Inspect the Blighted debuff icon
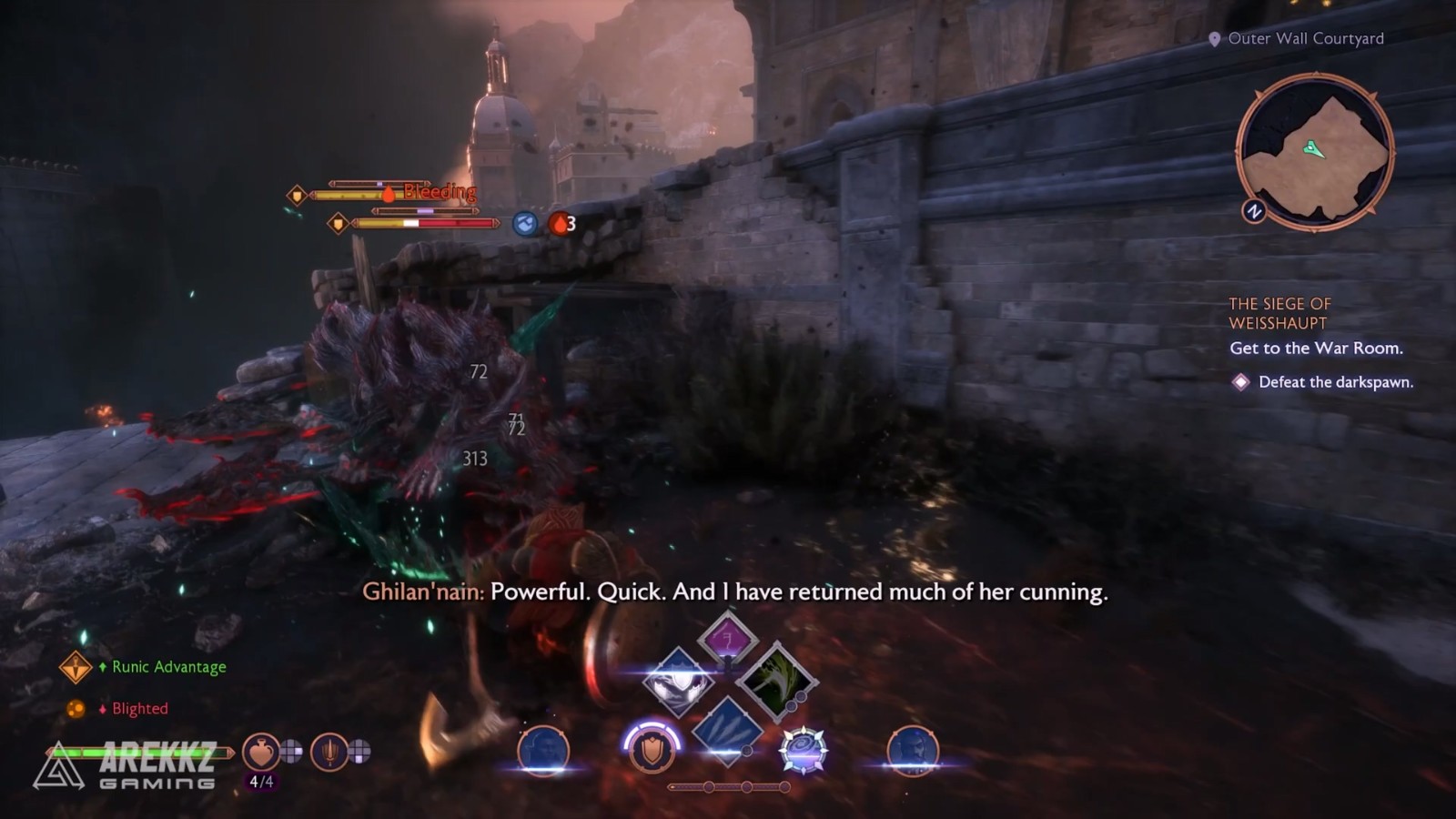 [76, 709]
